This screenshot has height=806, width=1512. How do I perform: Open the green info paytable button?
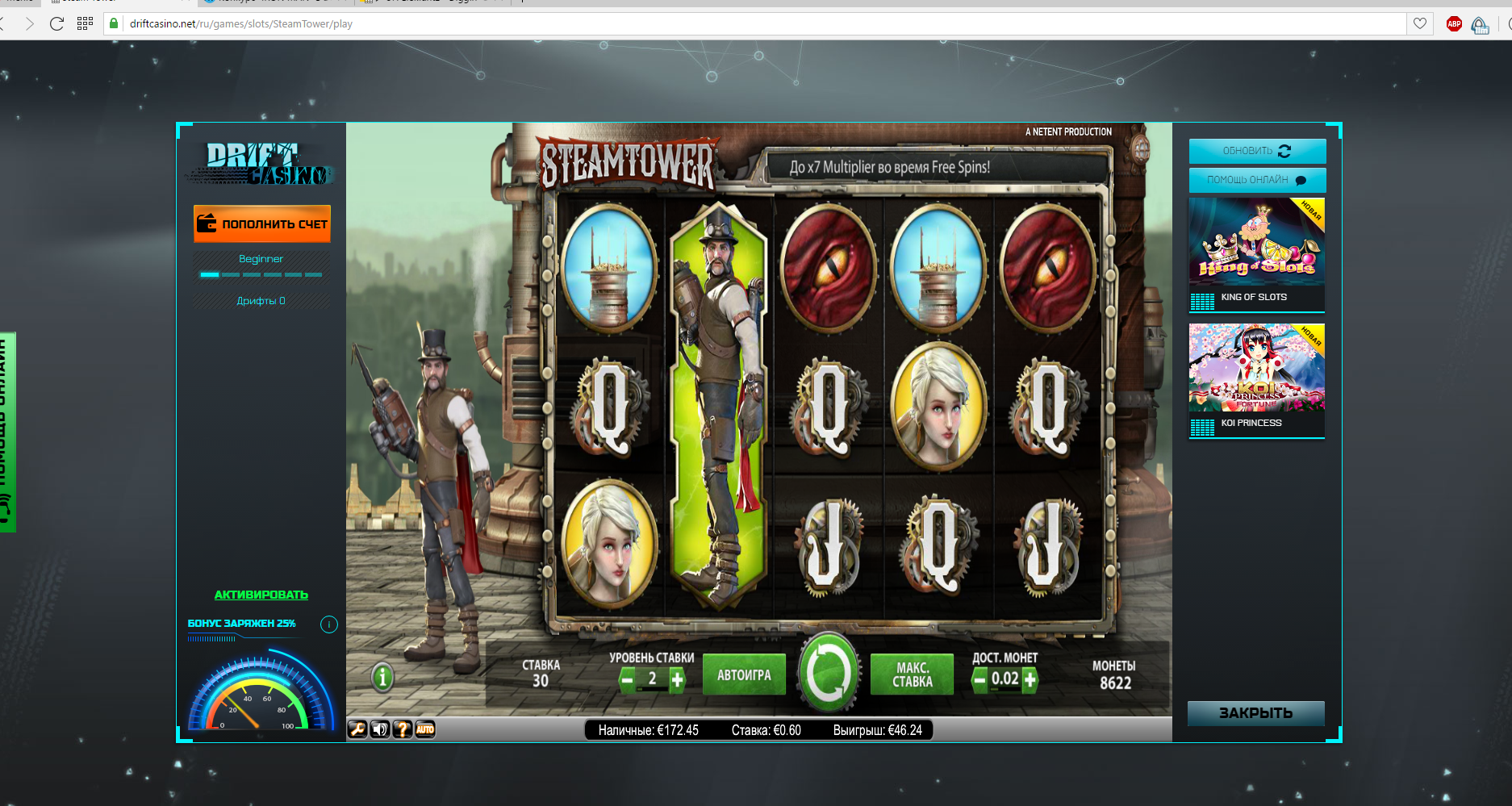tap(383, 677)
